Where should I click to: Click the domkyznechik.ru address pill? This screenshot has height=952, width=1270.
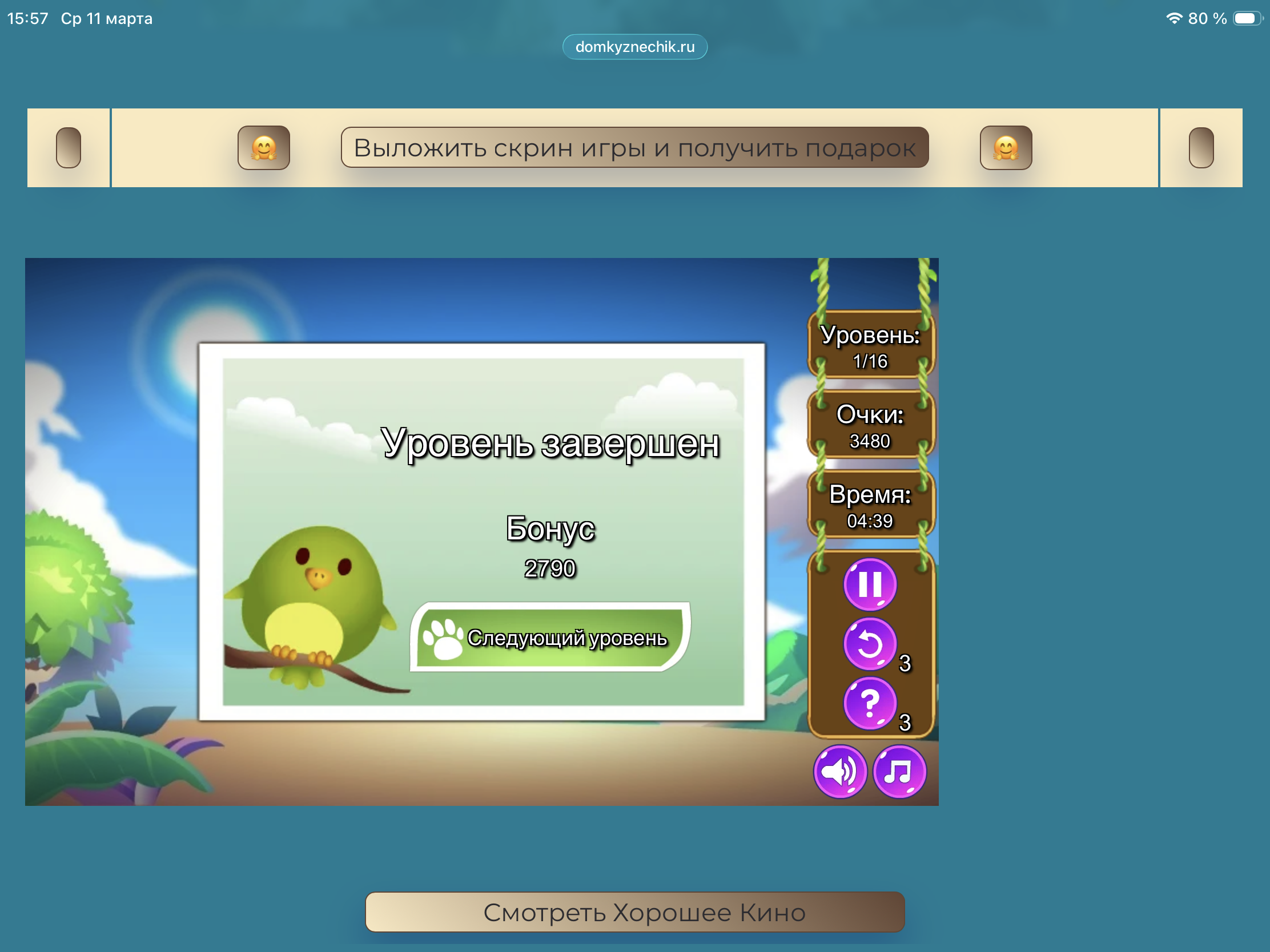point(634,47)
